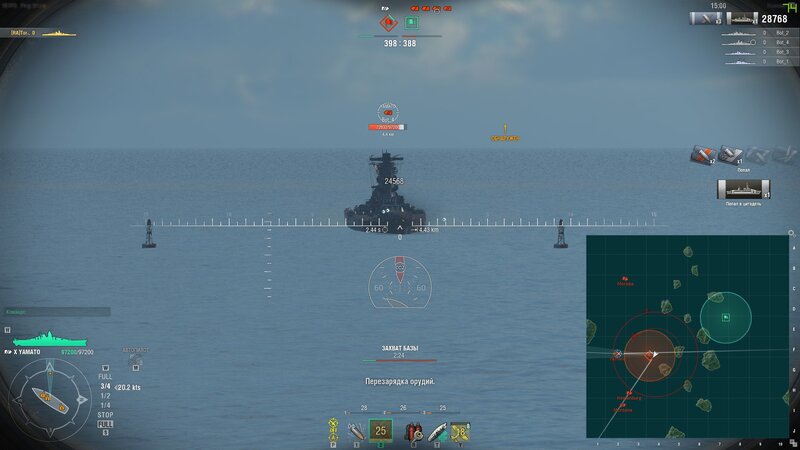Click the ship heading compass

[50, 395]
